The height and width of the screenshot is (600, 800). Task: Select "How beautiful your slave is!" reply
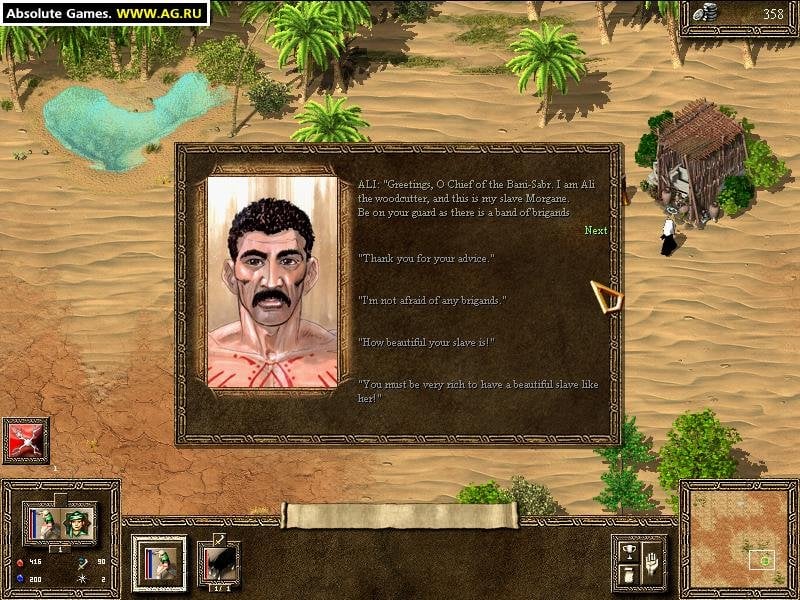[427, 343]
